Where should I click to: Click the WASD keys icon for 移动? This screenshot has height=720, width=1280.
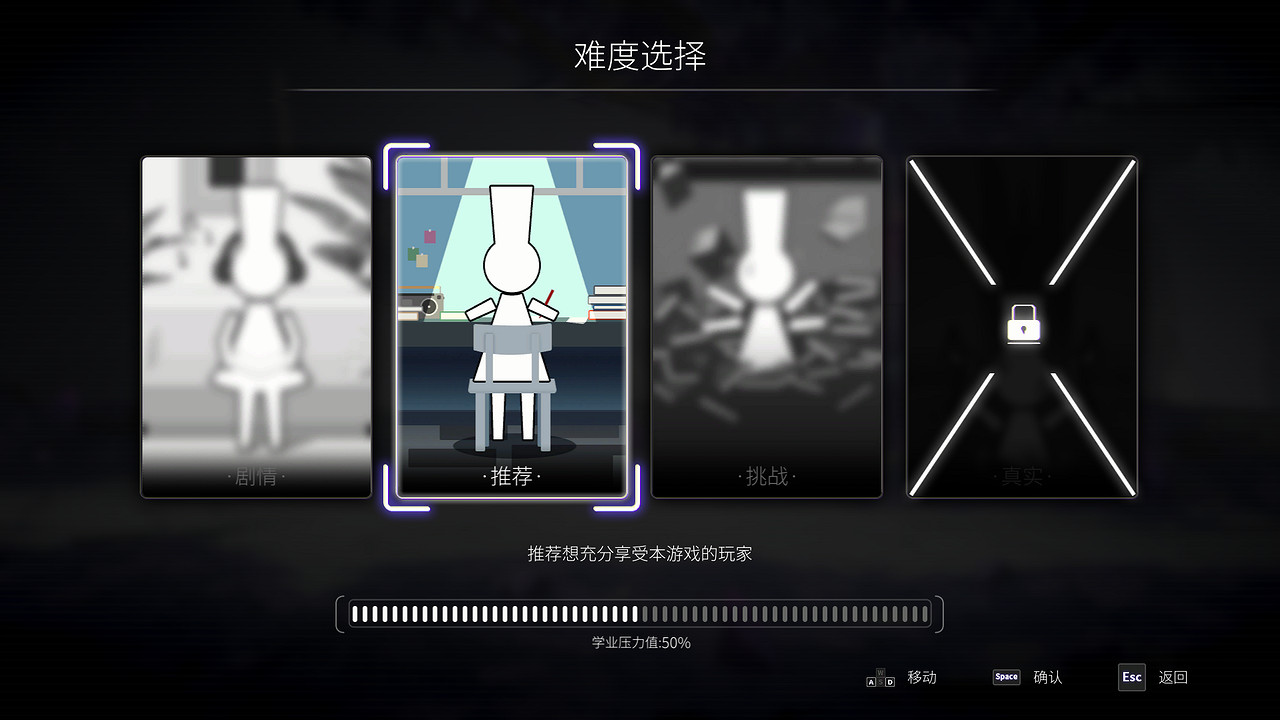[x=880, y=677]
